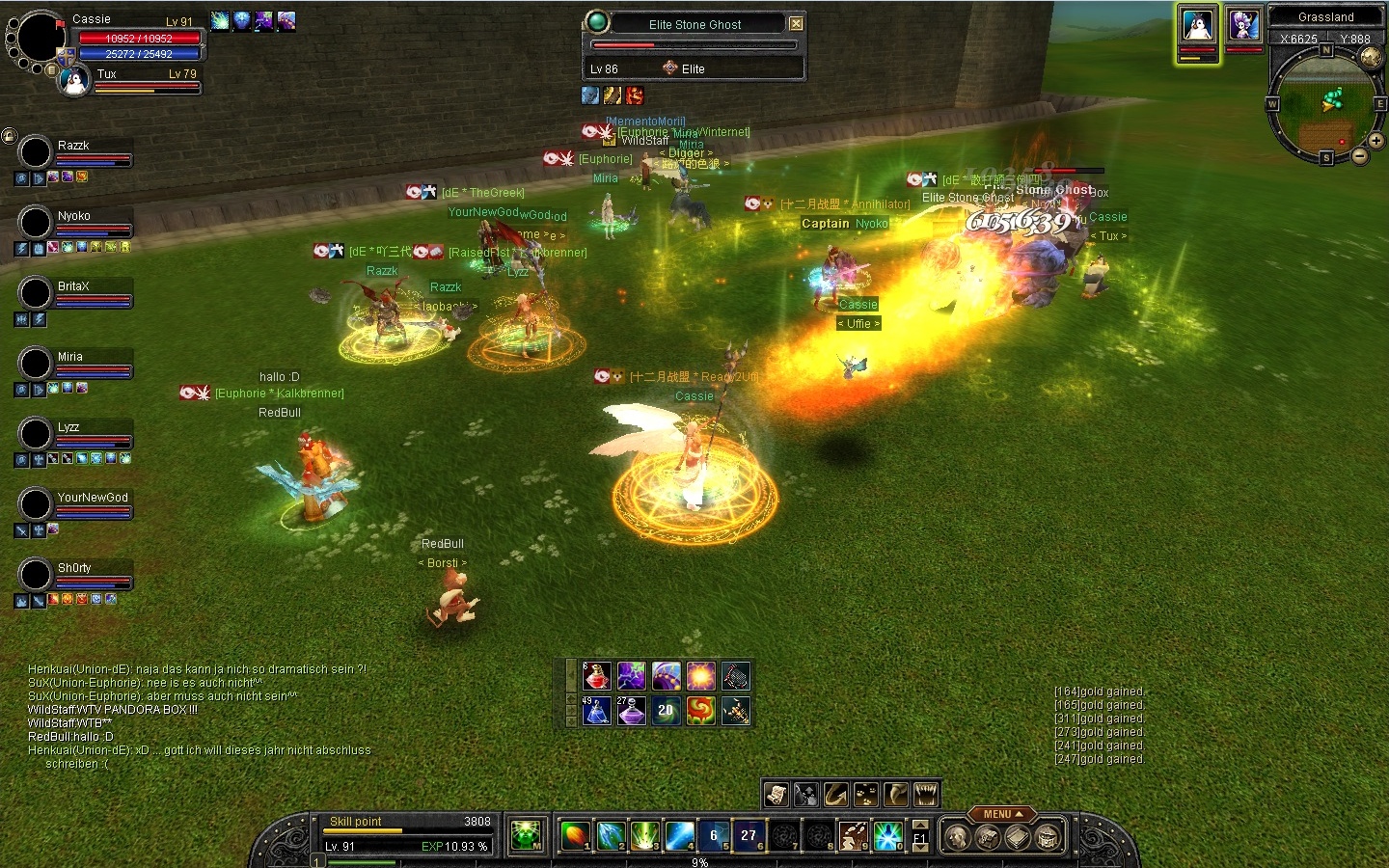Zoom in the minimap with plus button
This screenshot has height=868, width=1389.
(x=1375, y=141)
